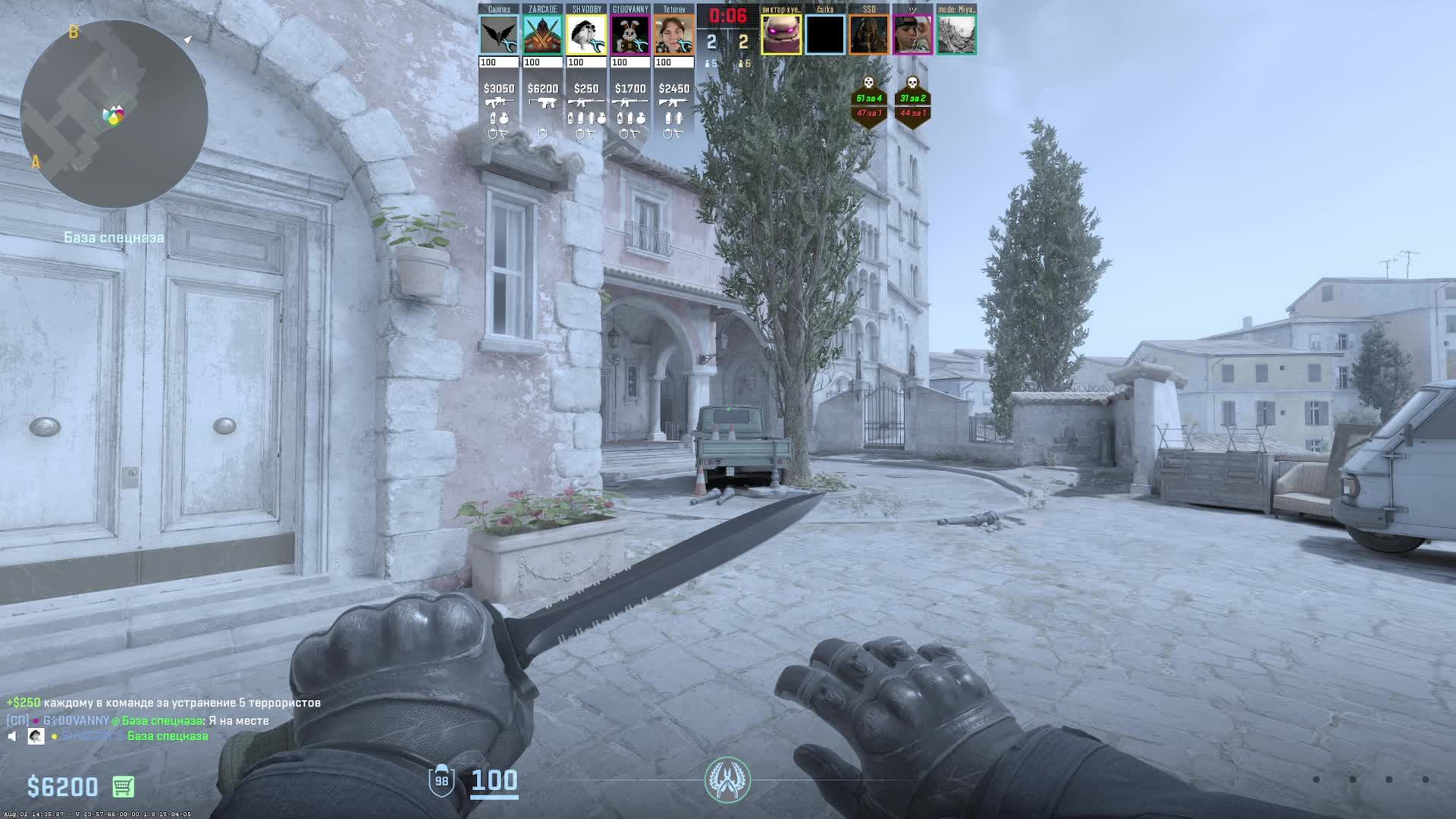1456x819 pixels.
Task: Select Cannes player avatar
Action: (499, 35)
